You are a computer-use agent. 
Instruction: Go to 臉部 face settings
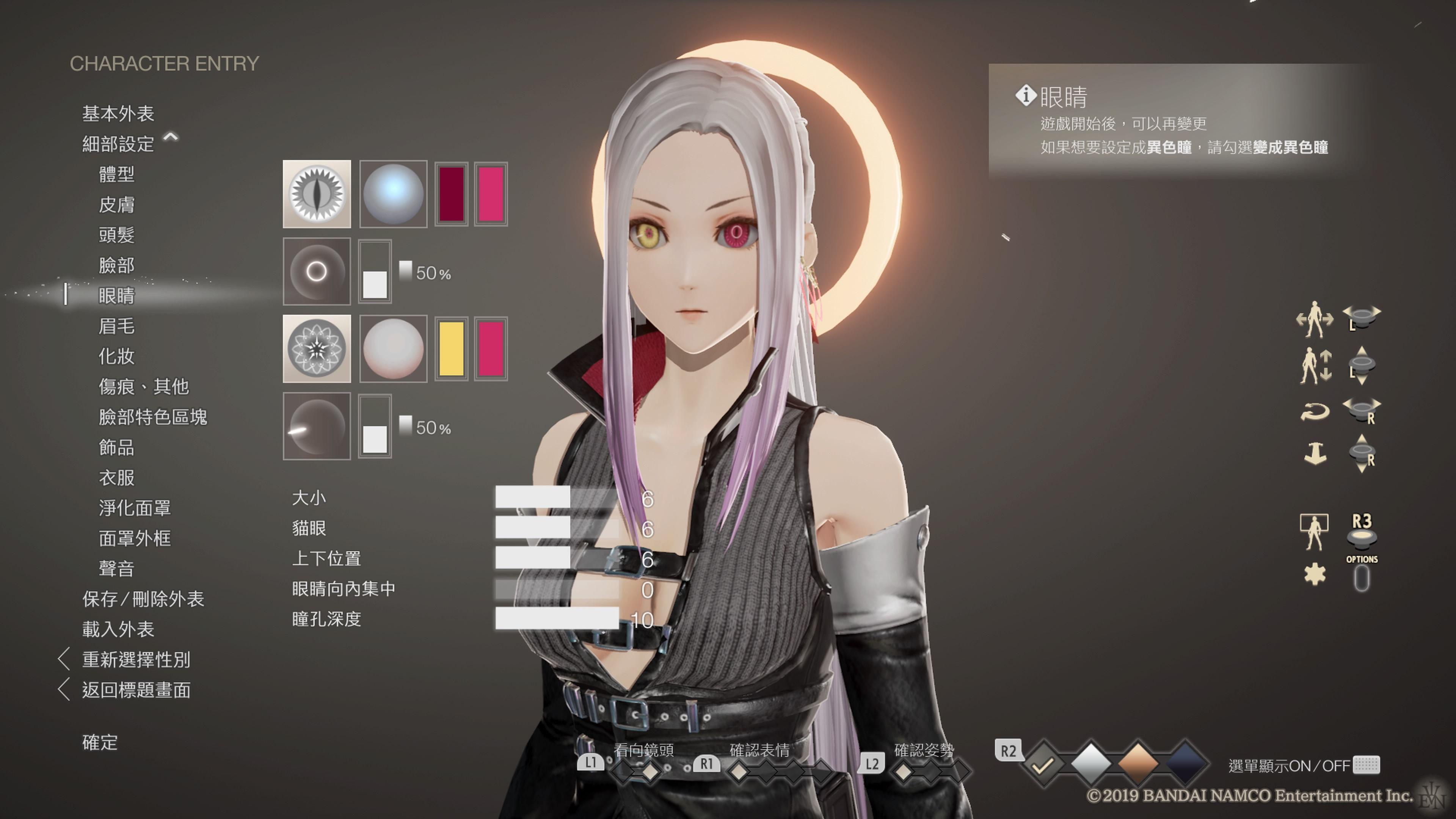[x=116, y=265]
